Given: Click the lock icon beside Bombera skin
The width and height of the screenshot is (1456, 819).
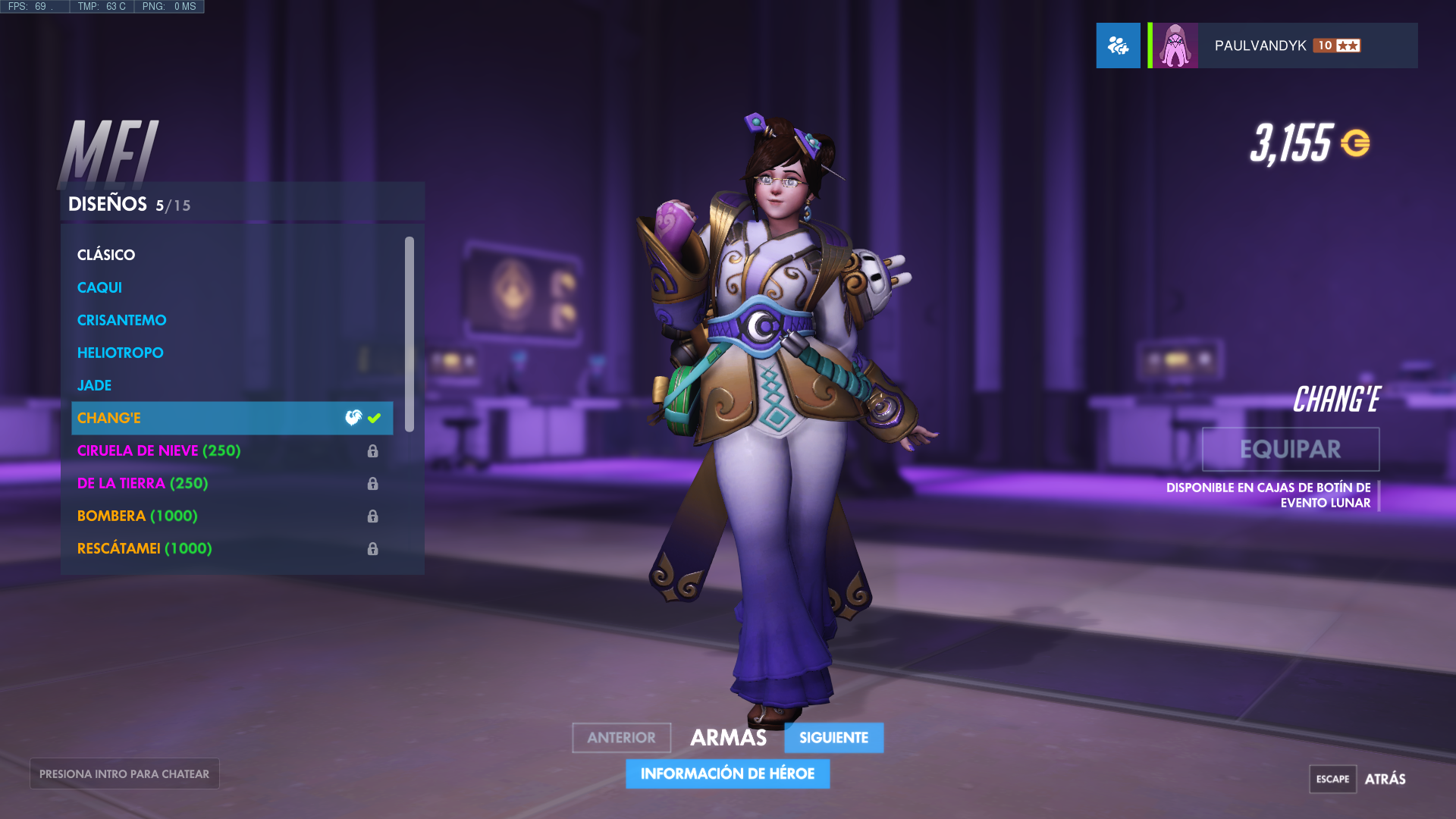Looking at the screenshot, I should click(372, 516).
